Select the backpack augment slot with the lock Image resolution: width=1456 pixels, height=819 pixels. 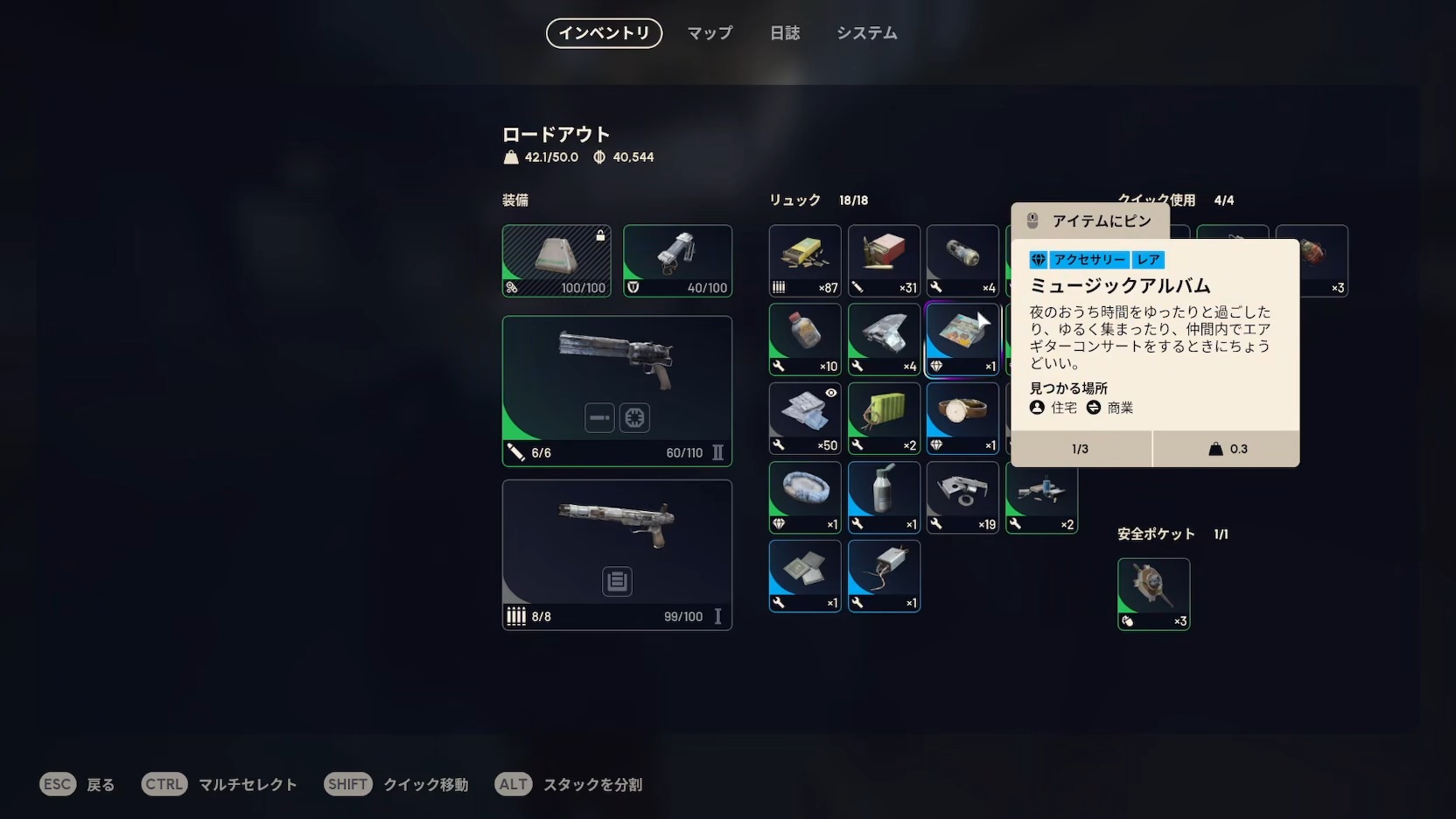coord(556,261)
